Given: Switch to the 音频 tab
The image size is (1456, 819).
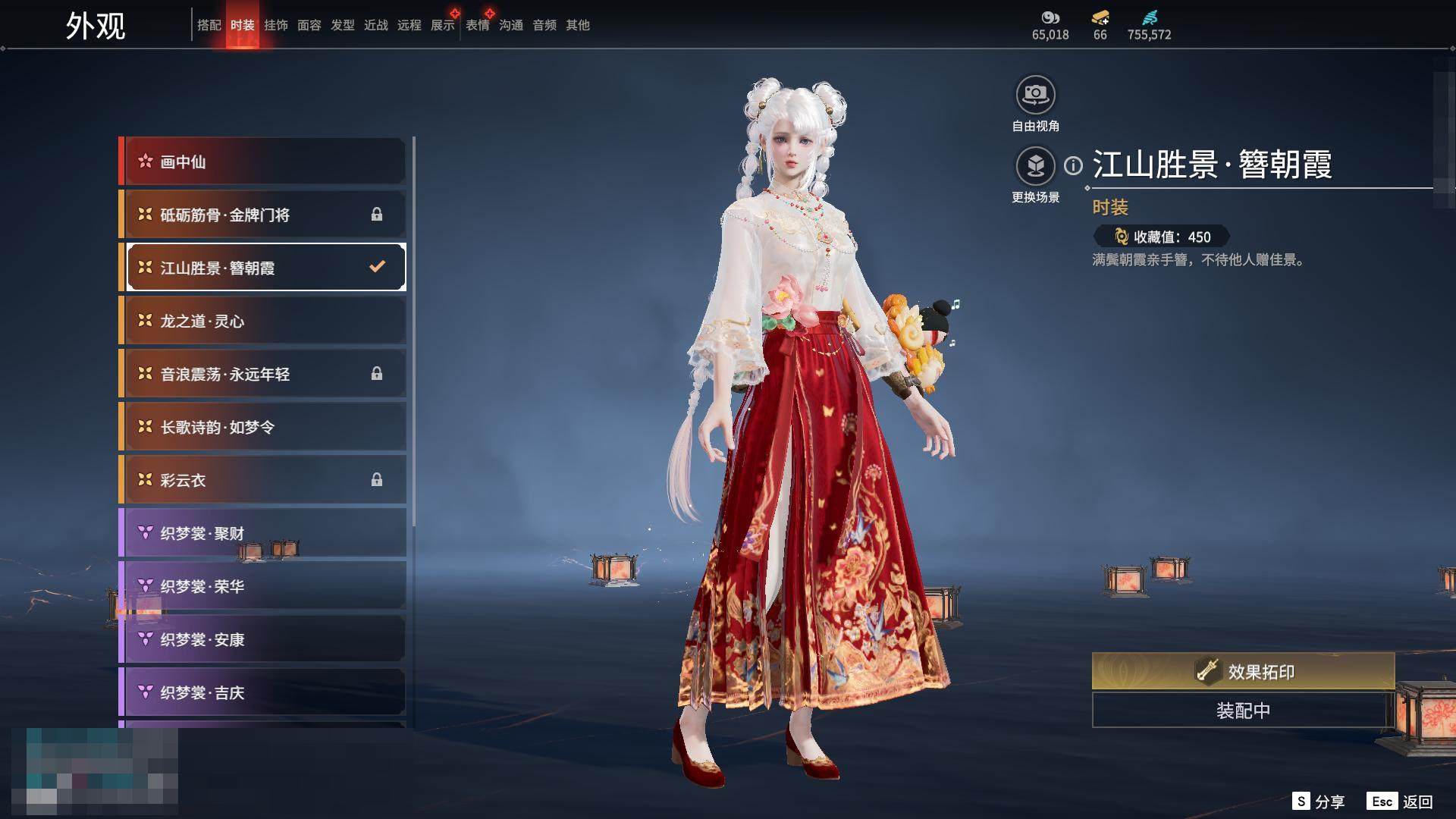Looking at the screenshot, I should 544,25.
